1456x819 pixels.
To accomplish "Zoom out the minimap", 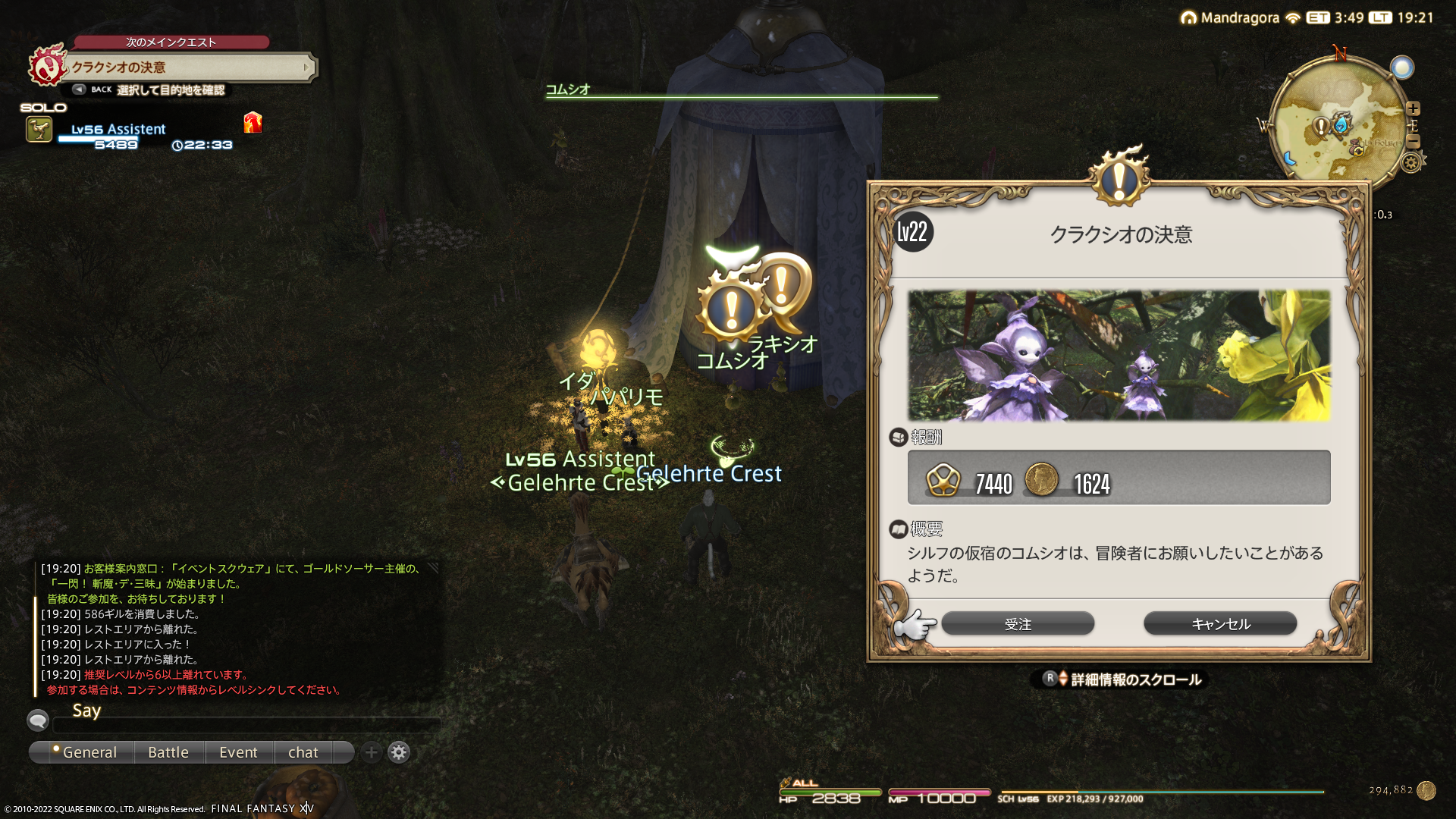I will click(1413, 142).
